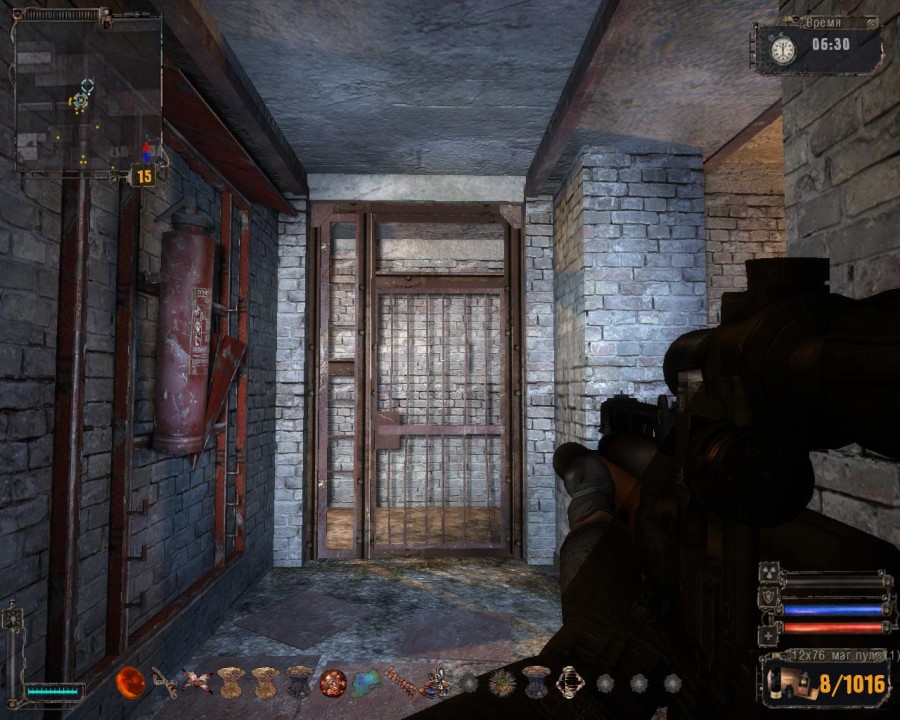
Task: Pick the blue-green crystal artifact
Action: 366,683
